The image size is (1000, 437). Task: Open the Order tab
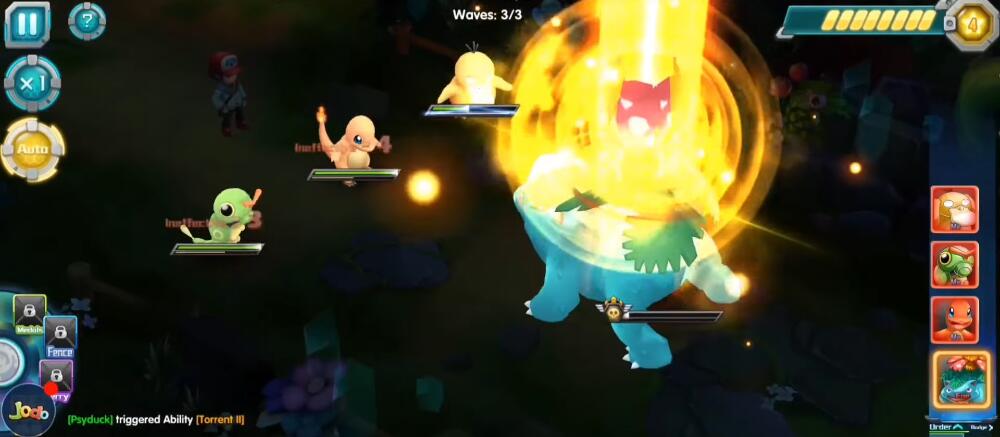(x=946, y=428)
